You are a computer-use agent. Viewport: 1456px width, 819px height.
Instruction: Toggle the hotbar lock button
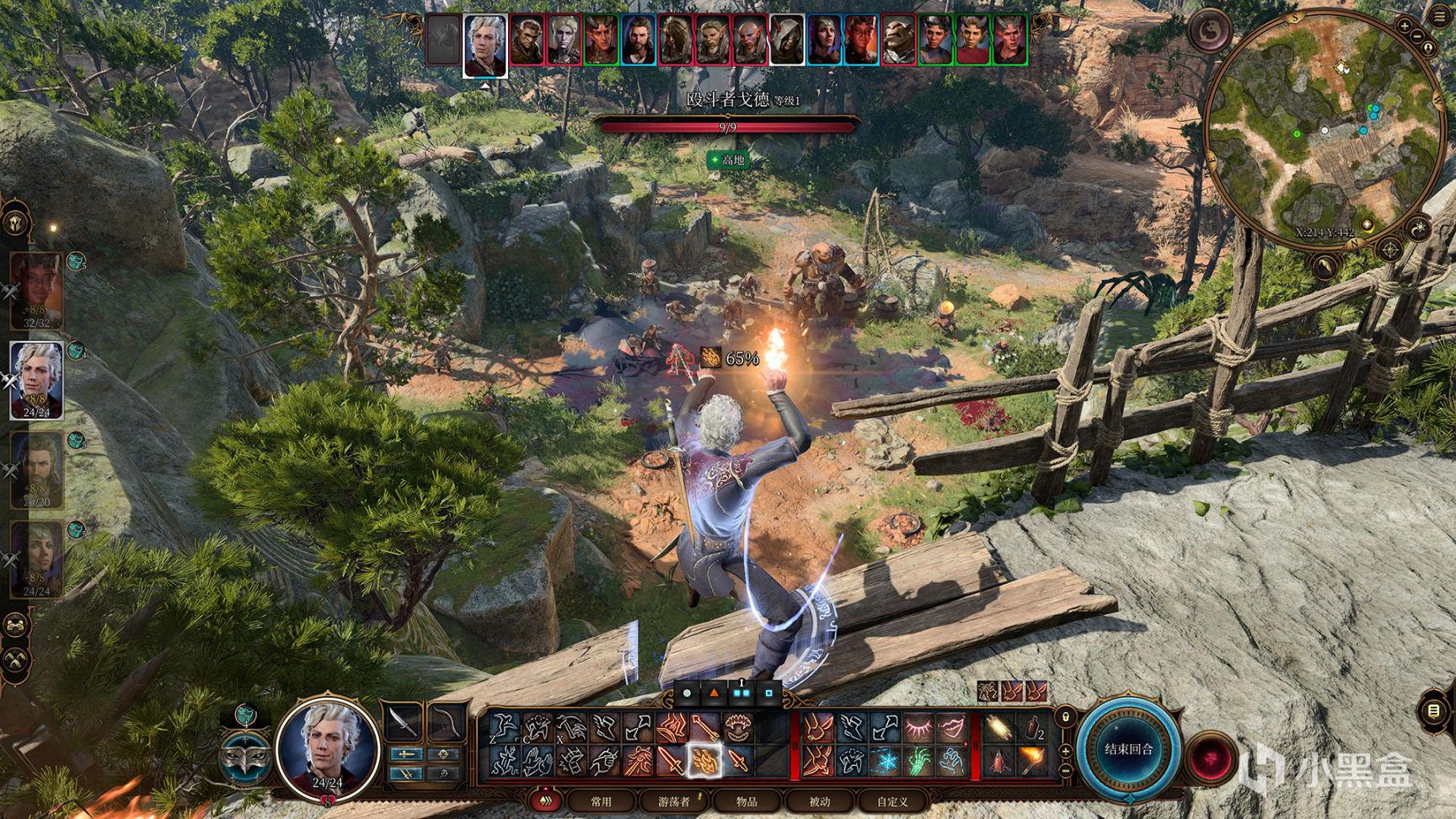click(1066, 717)
